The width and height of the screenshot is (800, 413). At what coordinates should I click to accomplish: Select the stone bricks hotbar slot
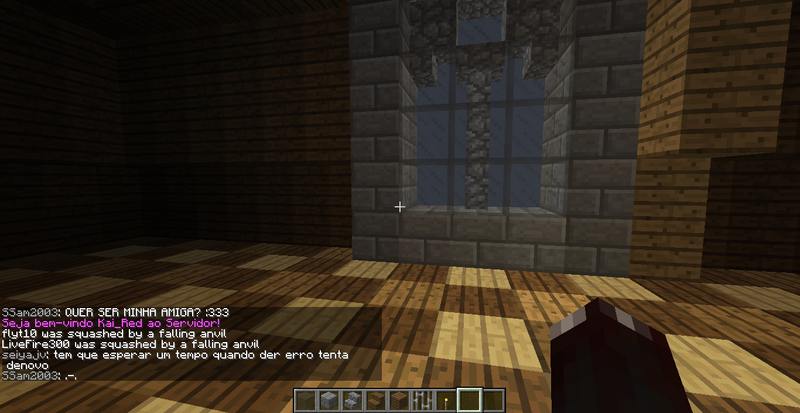click(x=328, y=401)
